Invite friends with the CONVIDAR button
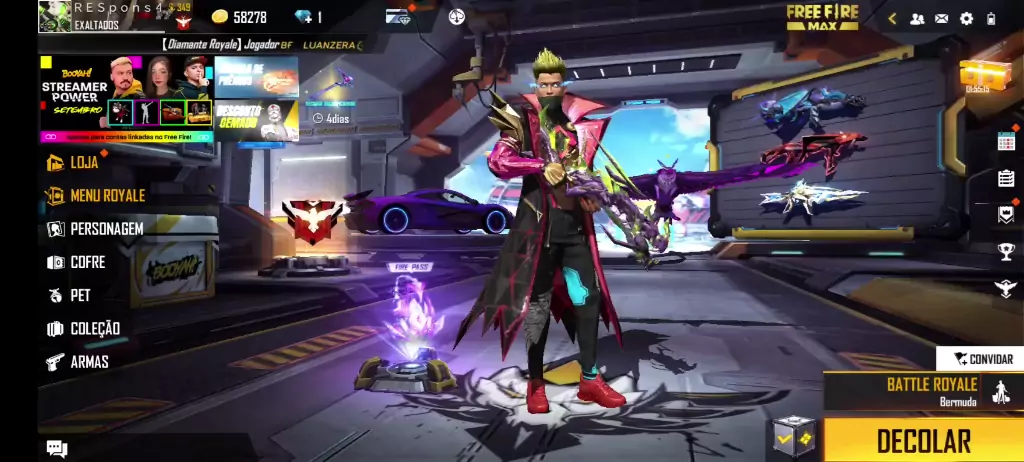 click(981, 358)
